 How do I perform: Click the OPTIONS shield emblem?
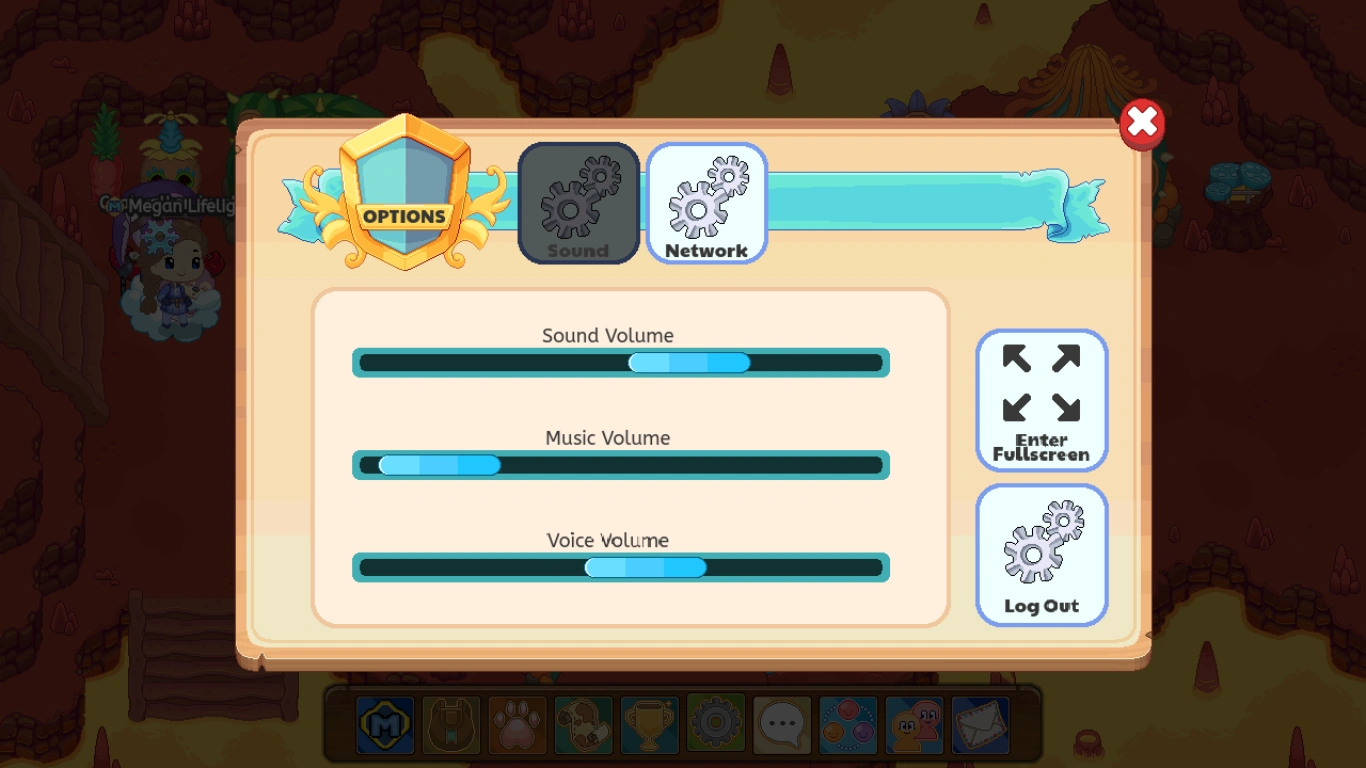(405, 203)
